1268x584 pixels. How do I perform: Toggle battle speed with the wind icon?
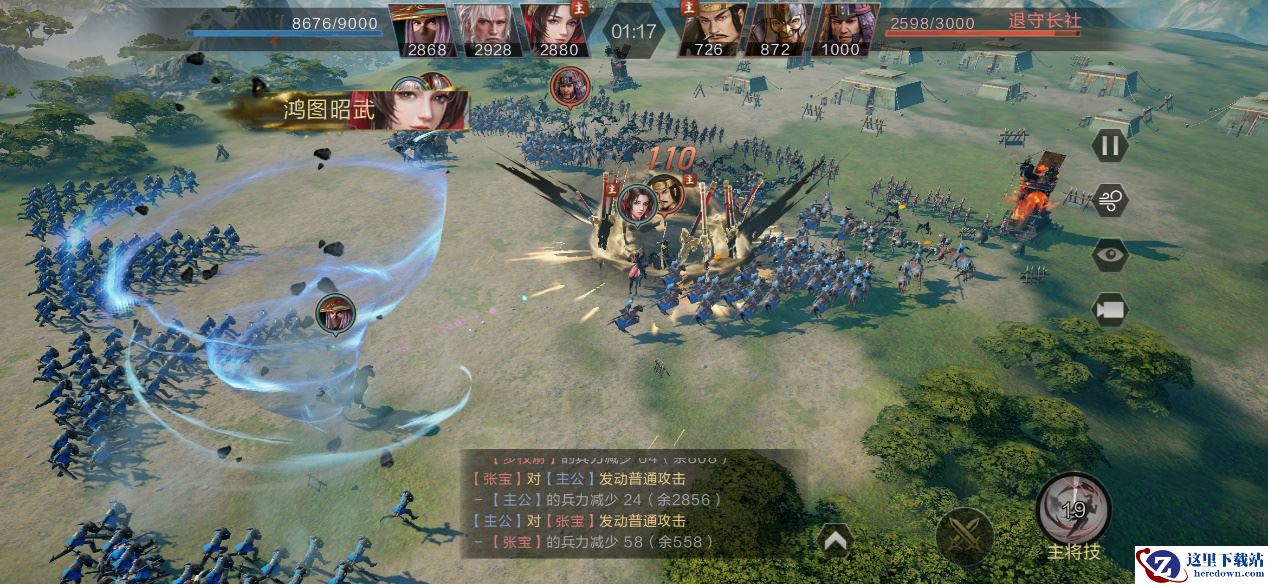pyautogui.click(x=1109, y=200)
